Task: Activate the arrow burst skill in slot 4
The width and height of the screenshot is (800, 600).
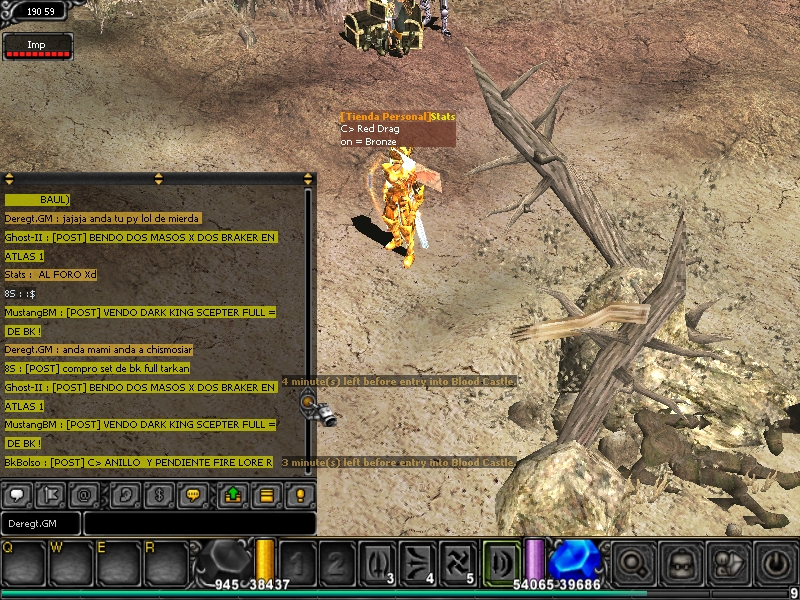Action: point(421,562)
